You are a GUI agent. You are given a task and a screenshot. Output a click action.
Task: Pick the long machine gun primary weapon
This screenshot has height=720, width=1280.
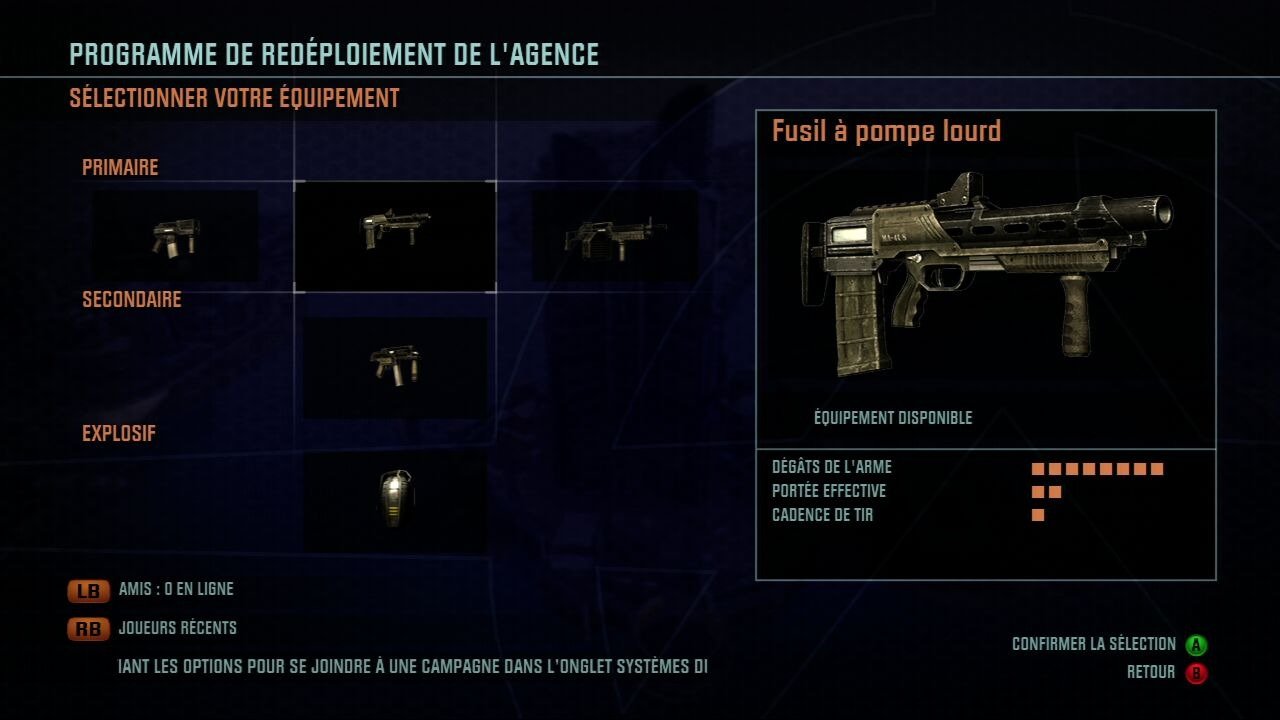[x=615, y=236]
